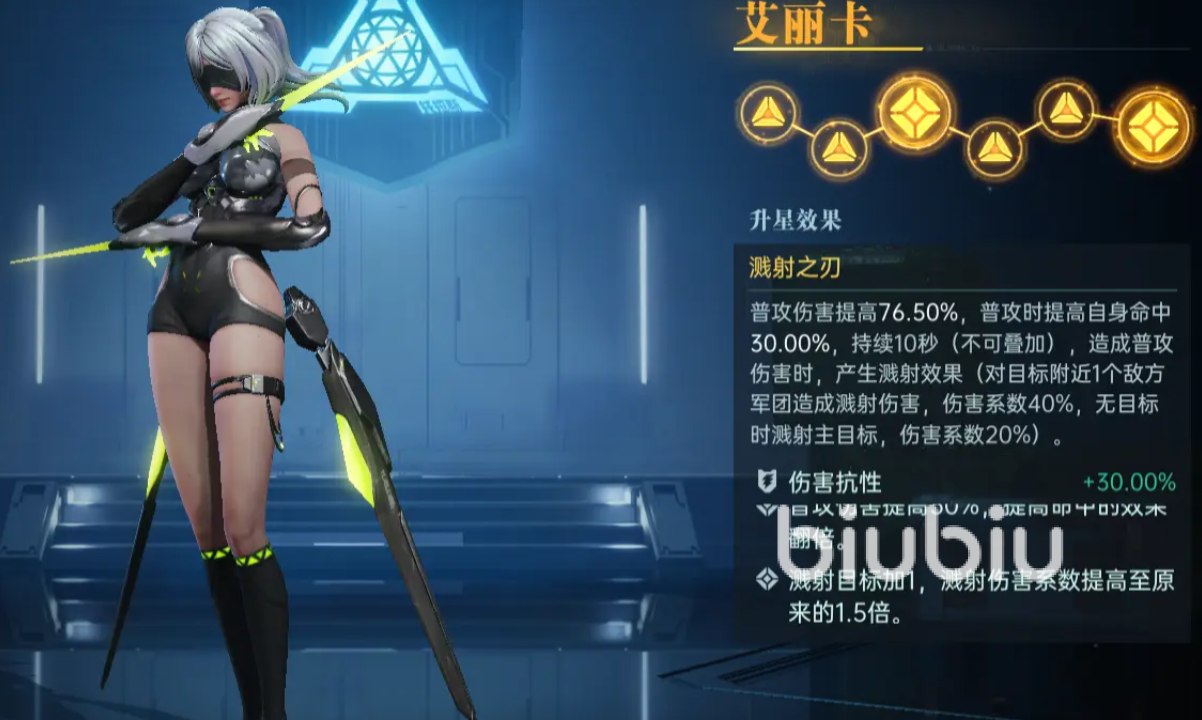Screen dimensions: 1202x720
Task: Choose the diamond star node linking two triangle nodes
Action: pyautogui.click(x=915, y=113)
